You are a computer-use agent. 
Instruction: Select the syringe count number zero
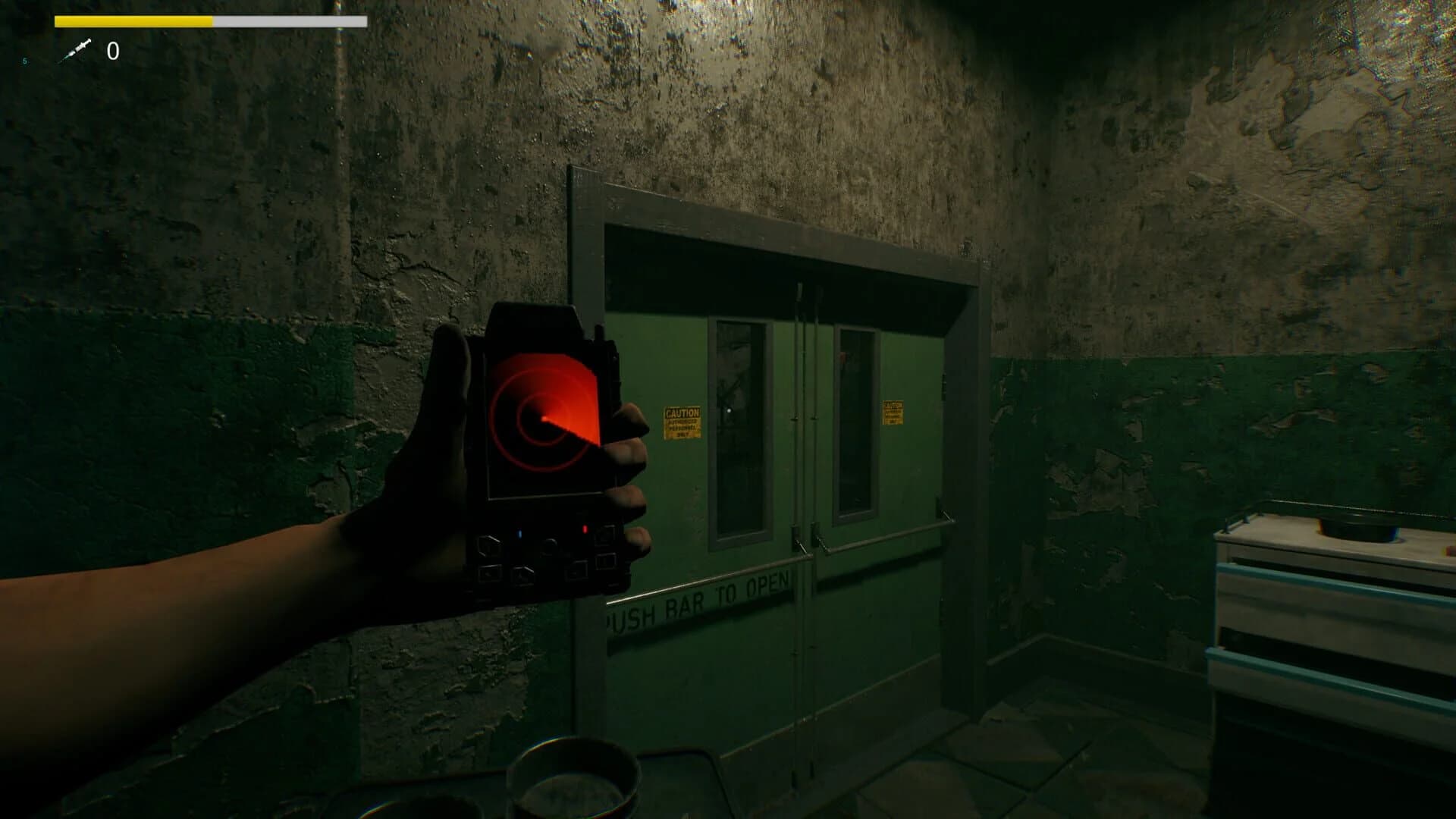(x=112, y=50)
